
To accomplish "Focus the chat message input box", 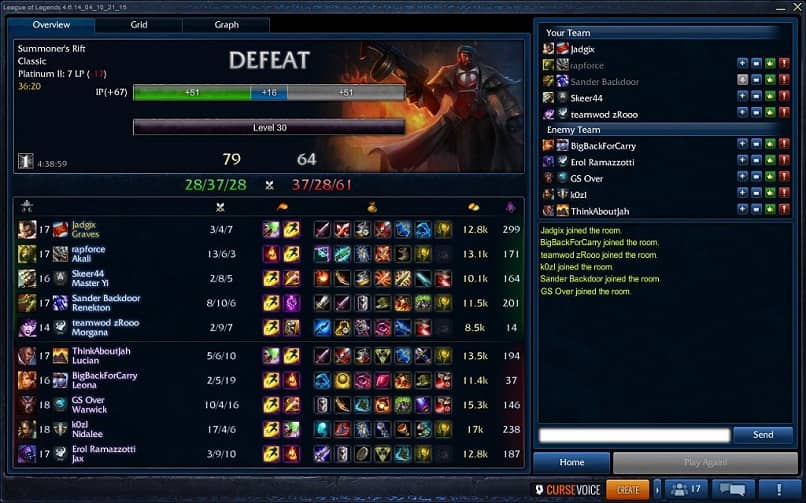I will coord(634,435).
